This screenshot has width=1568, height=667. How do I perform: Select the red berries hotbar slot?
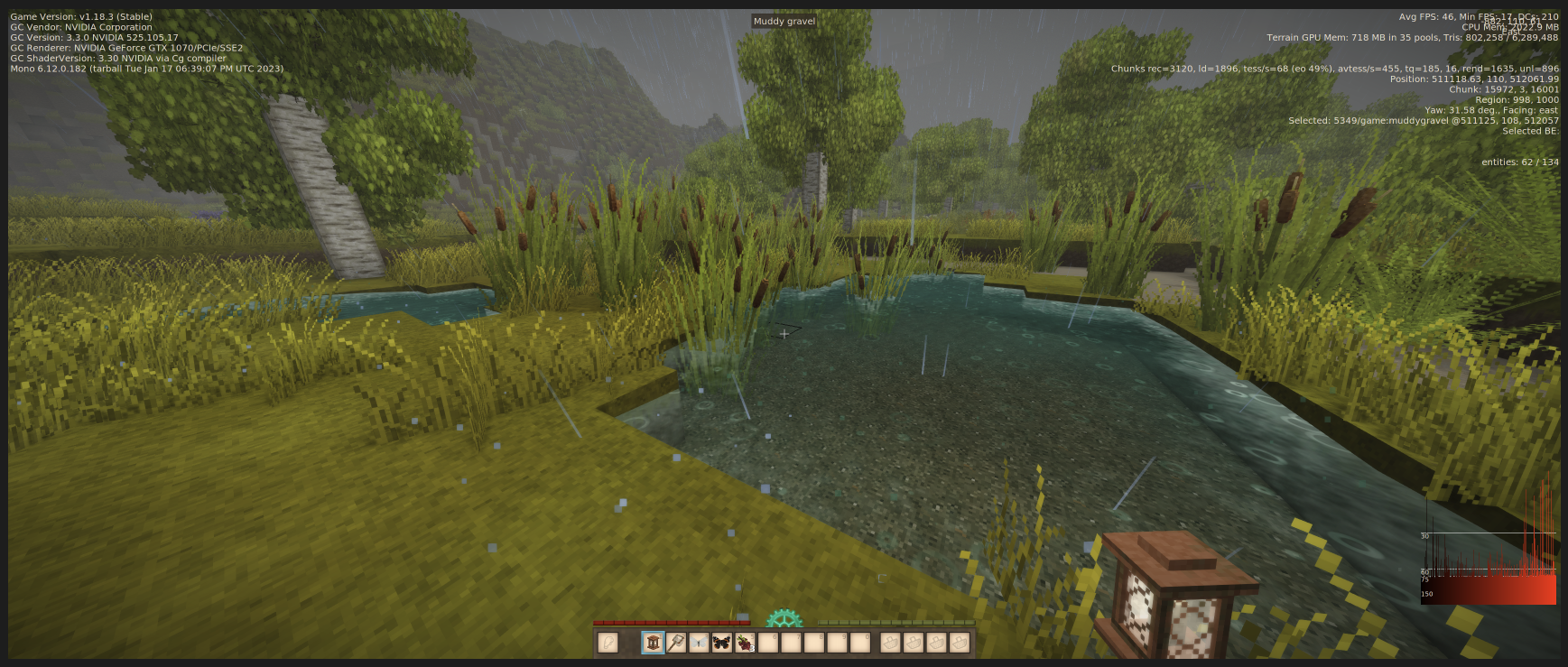point(744,643)
